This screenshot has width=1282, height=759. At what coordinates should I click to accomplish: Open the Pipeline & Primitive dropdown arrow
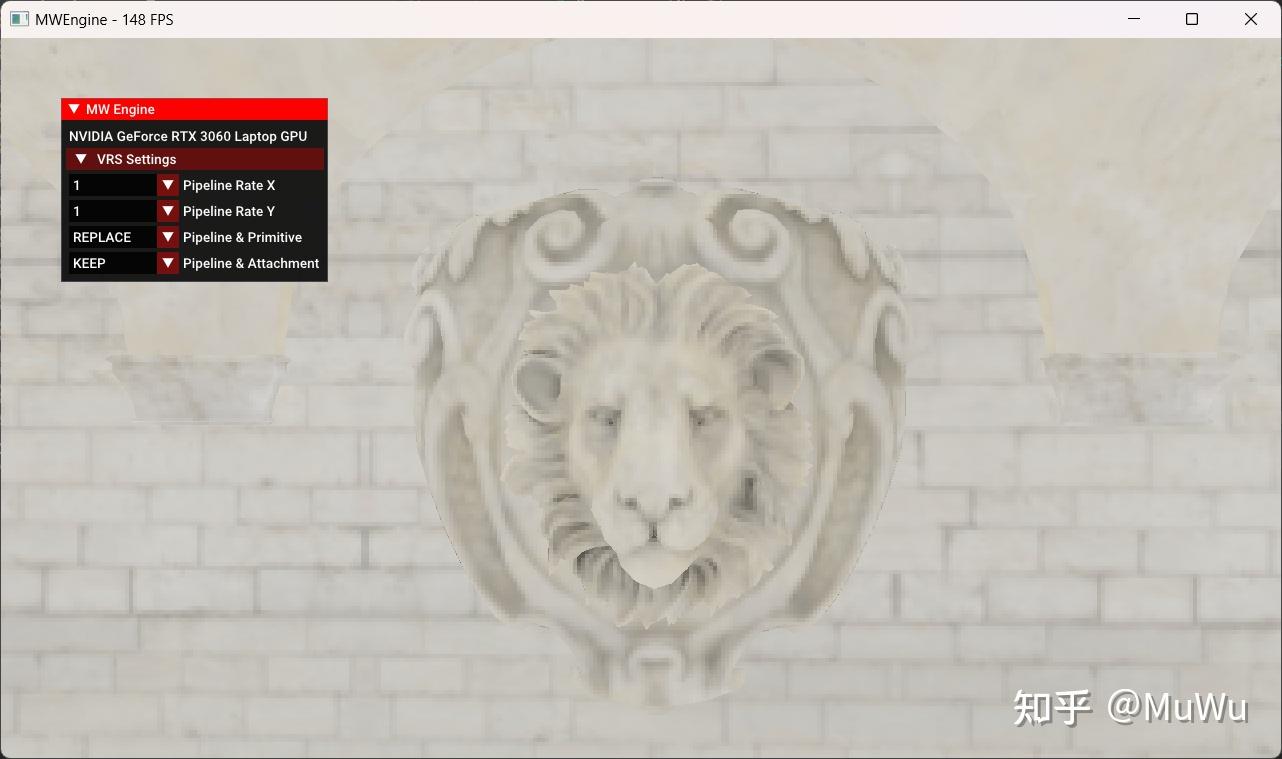tap(167, 237)
